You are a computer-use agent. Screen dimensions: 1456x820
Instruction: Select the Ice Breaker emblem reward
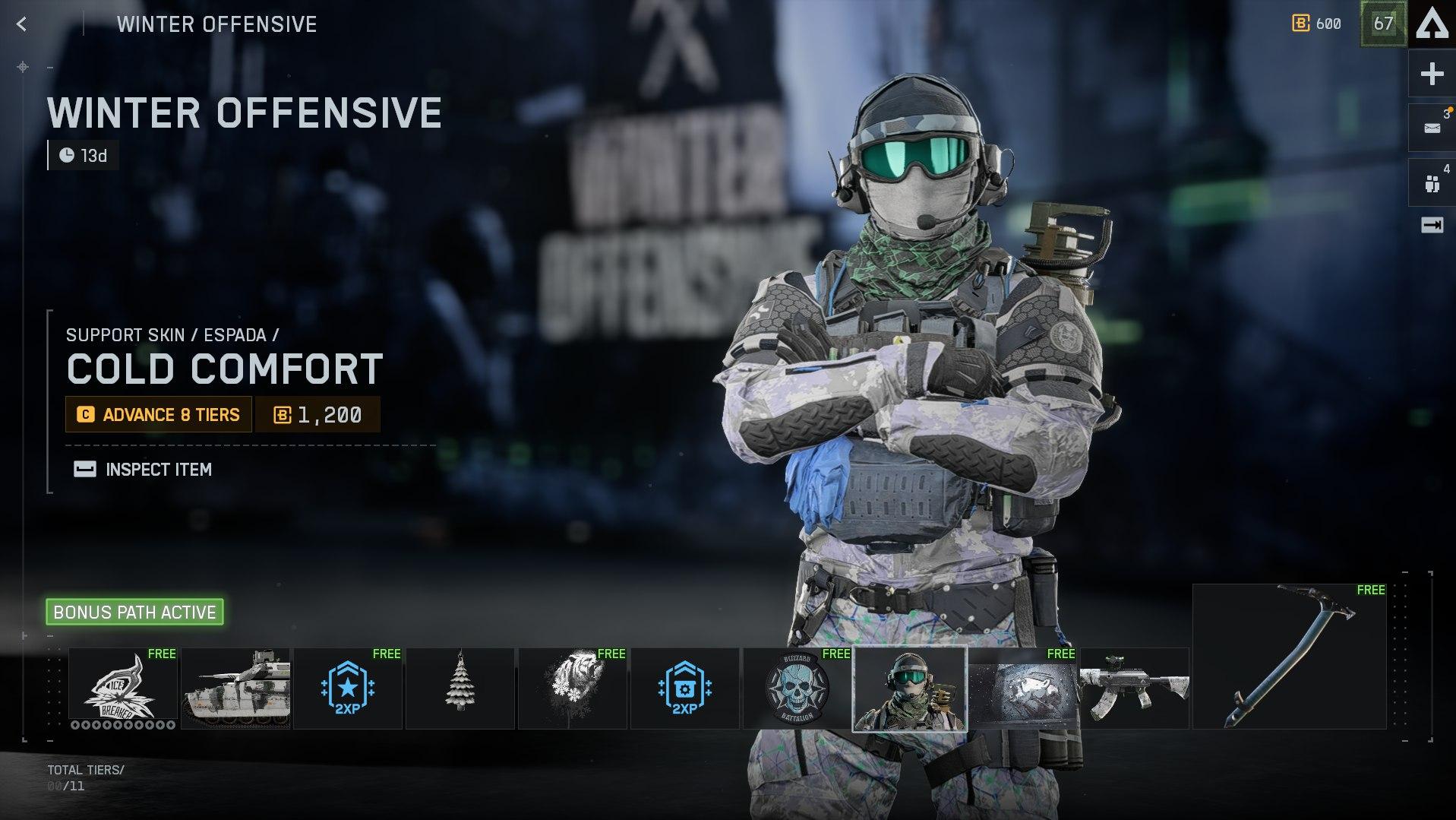point(123,688)
